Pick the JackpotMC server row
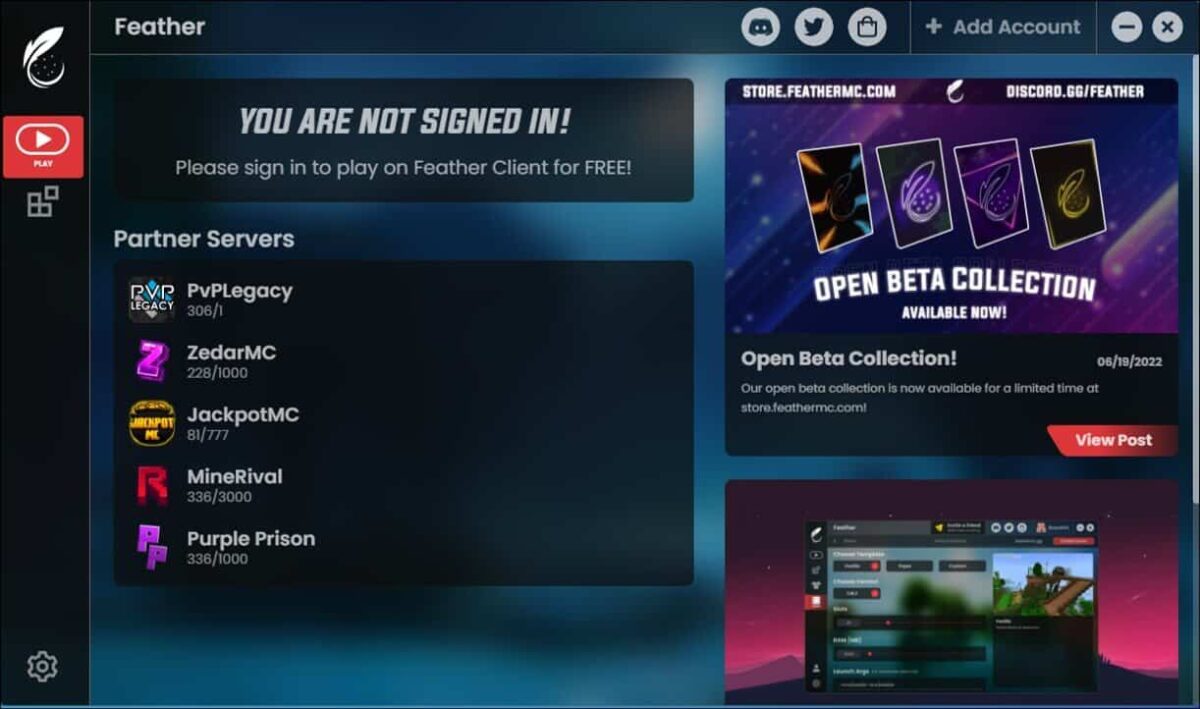The height and width of the screenshot is (709, 1200). coord(242,423)
